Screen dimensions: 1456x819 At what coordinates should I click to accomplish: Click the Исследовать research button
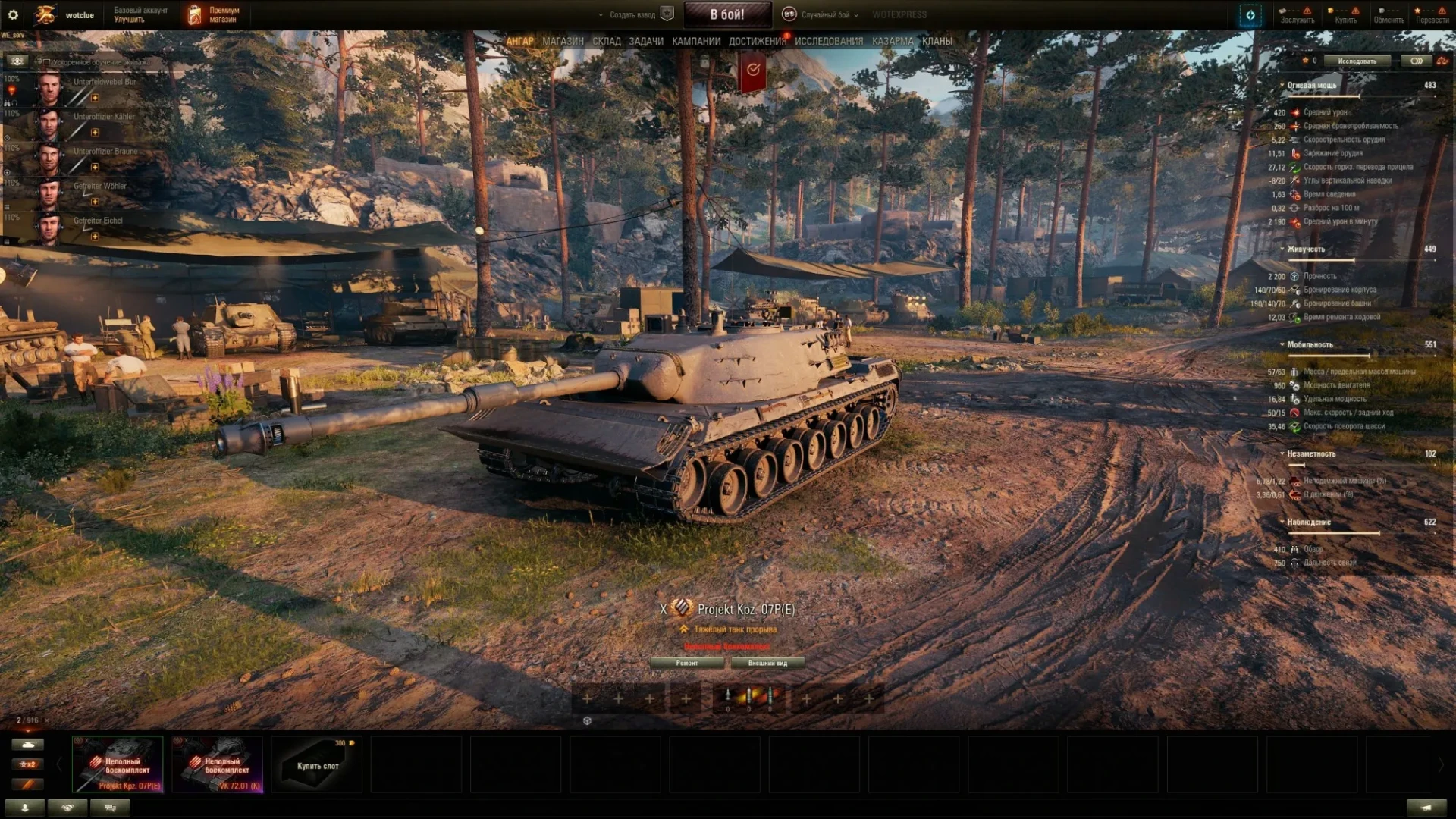tap(1357, 61)
